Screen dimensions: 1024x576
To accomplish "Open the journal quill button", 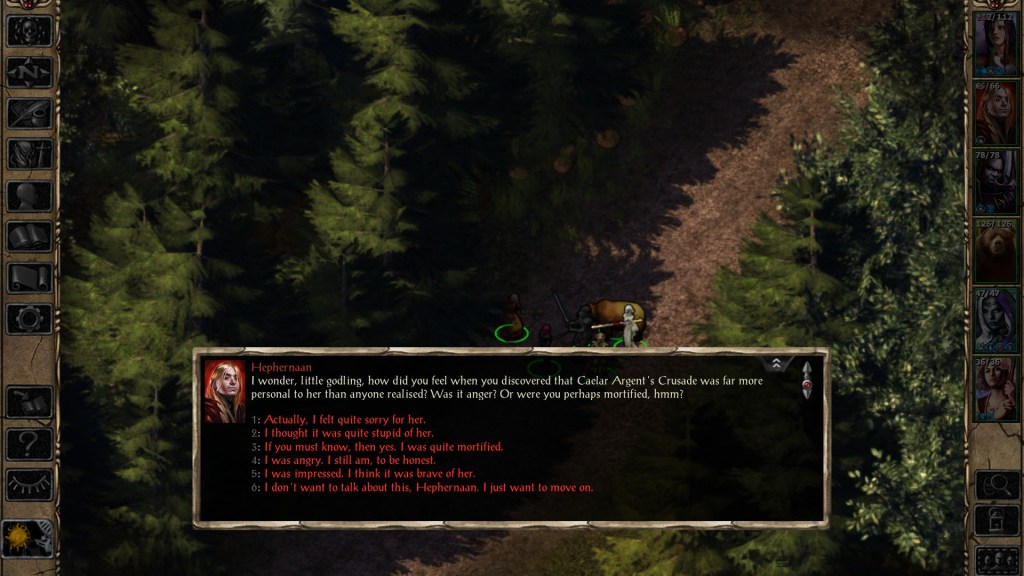I will click(29, 112).
